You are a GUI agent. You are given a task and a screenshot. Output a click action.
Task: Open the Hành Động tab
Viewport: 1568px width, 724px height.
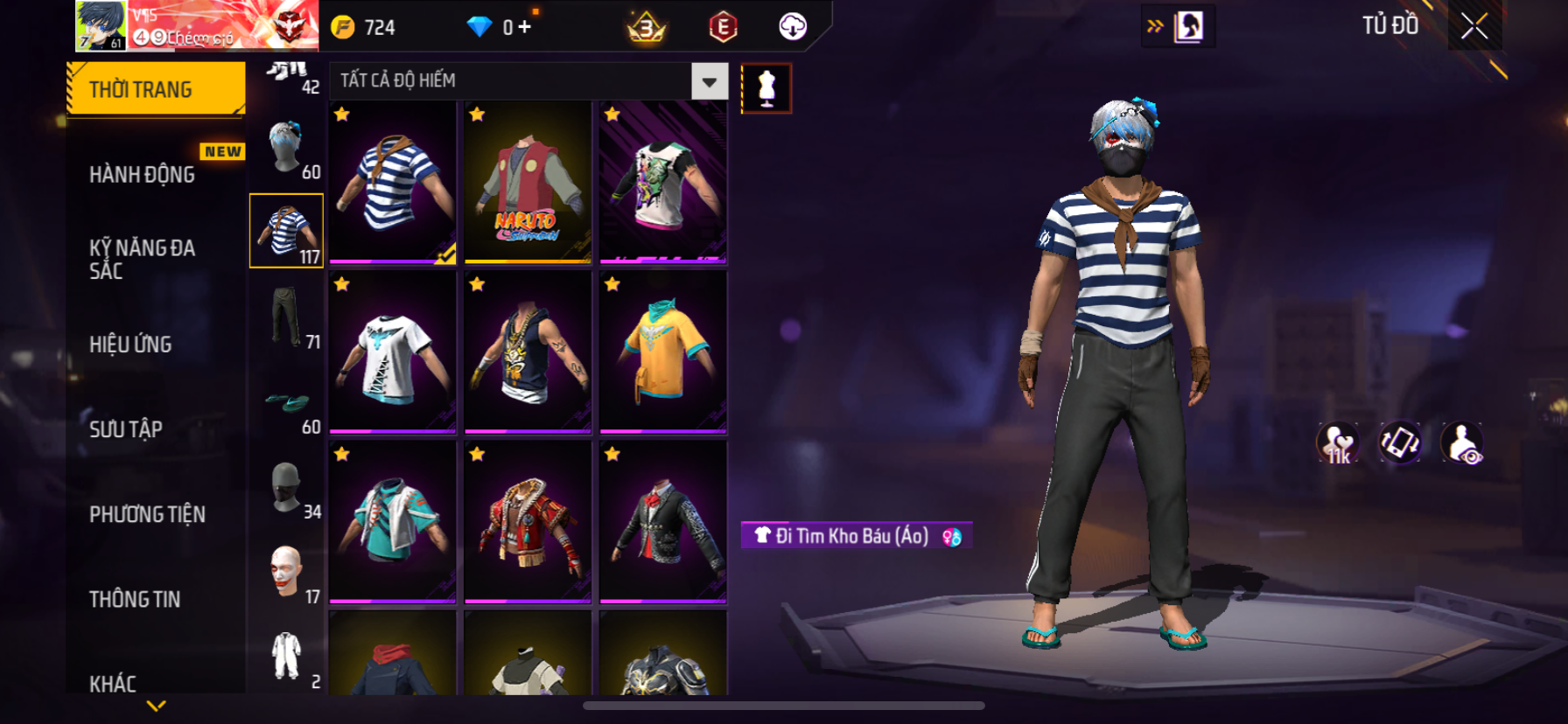tap(143, 175)
